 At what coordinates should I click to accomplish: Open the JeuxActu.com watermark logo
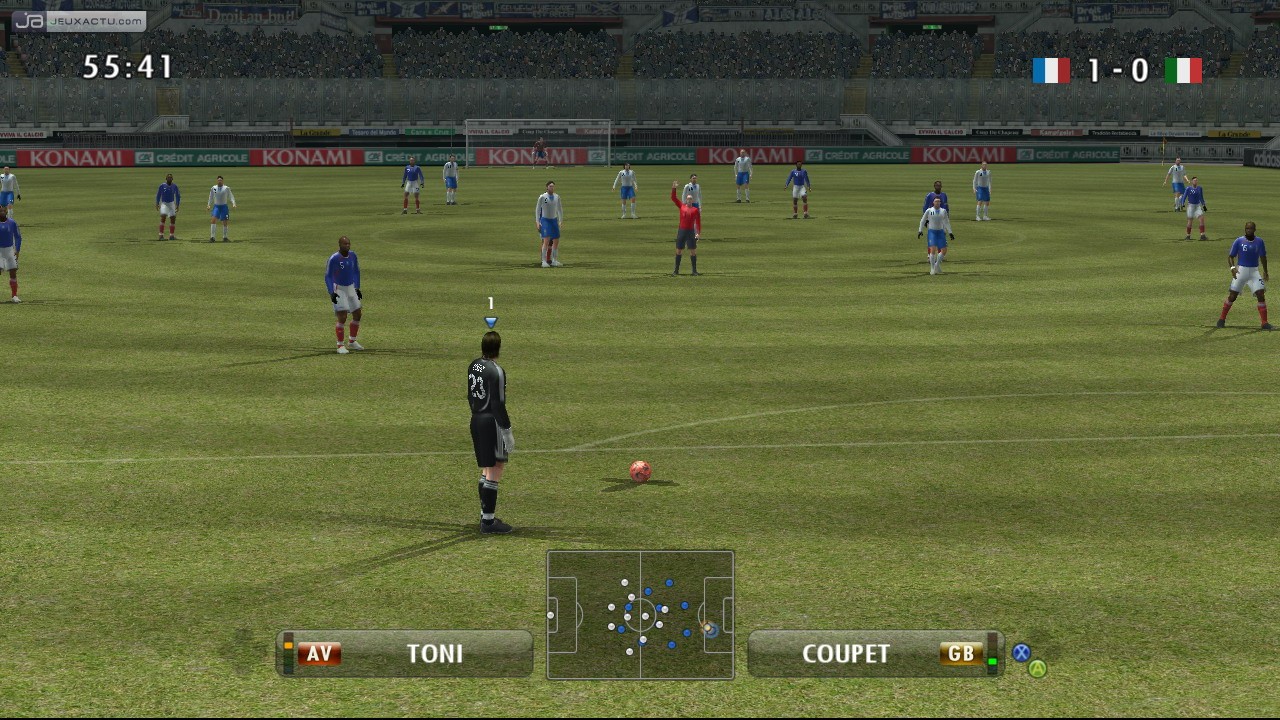click(x=79, y=21)
